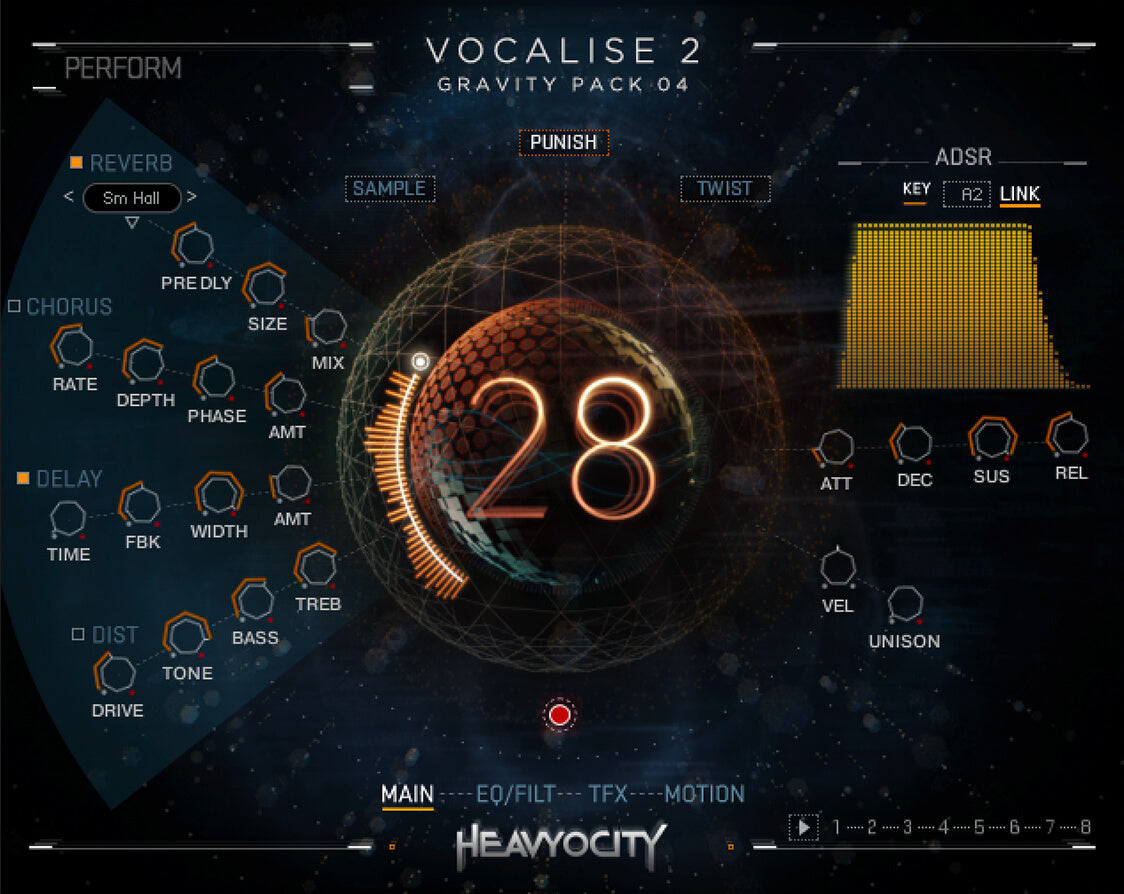This screenshot has height=894, width=1124.
Task: Start the motion sequencer play button
Action: click(x=802, y=827)
